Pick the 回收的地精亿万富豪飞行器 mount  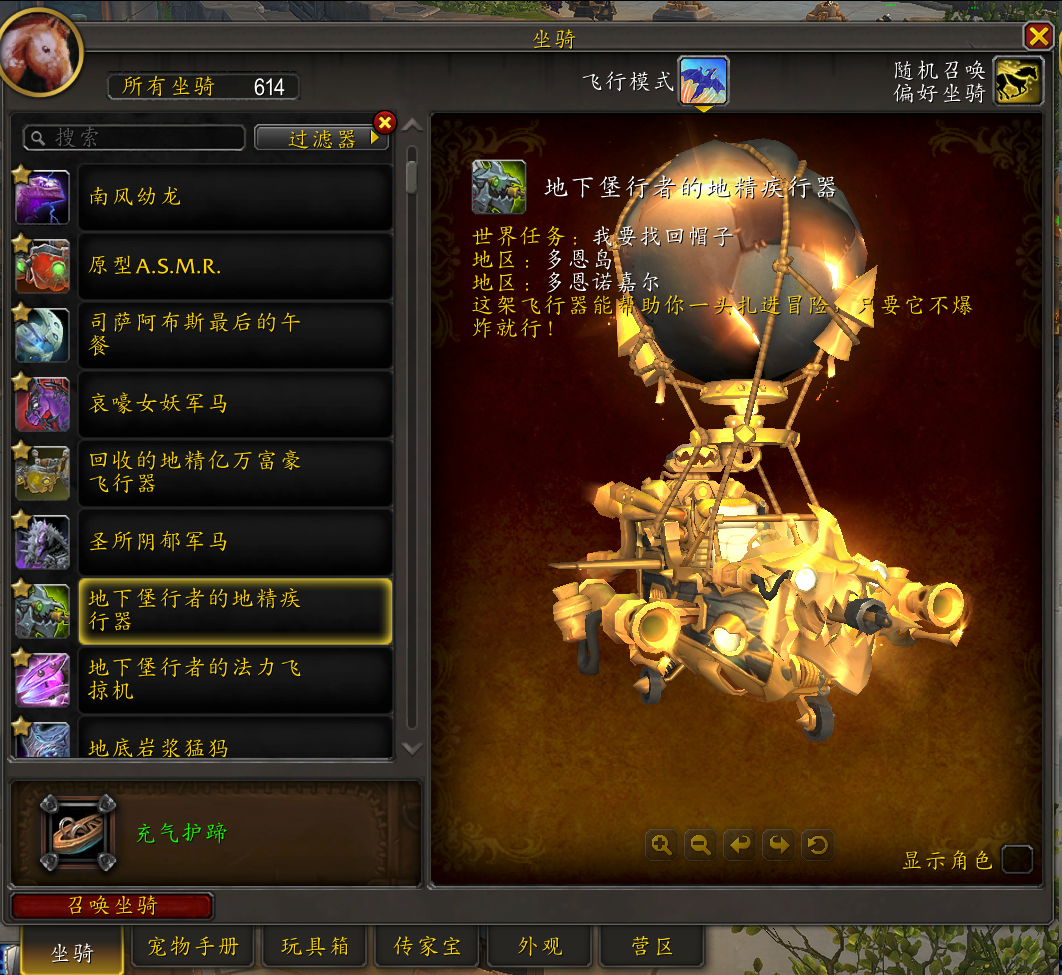click(235, 473)
